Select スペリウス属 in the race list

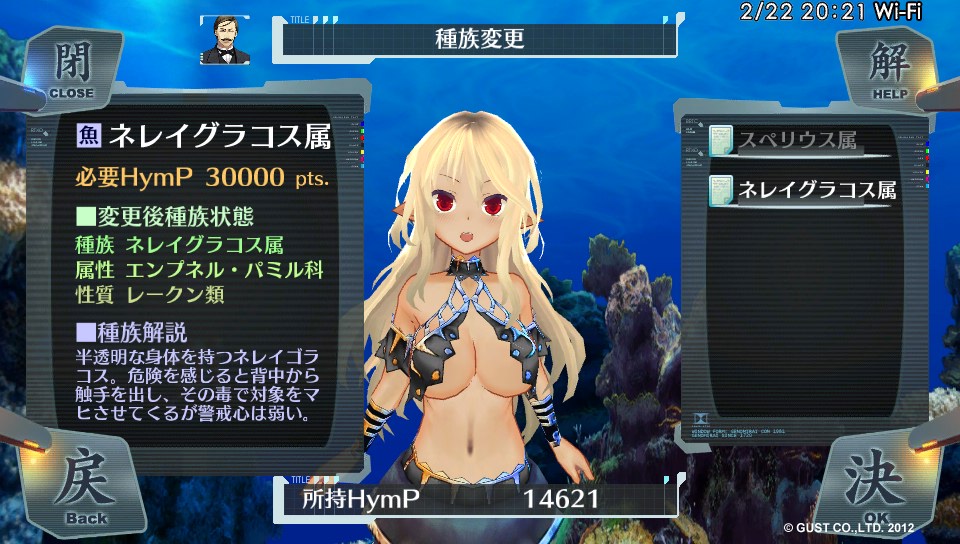pos(796,141)
